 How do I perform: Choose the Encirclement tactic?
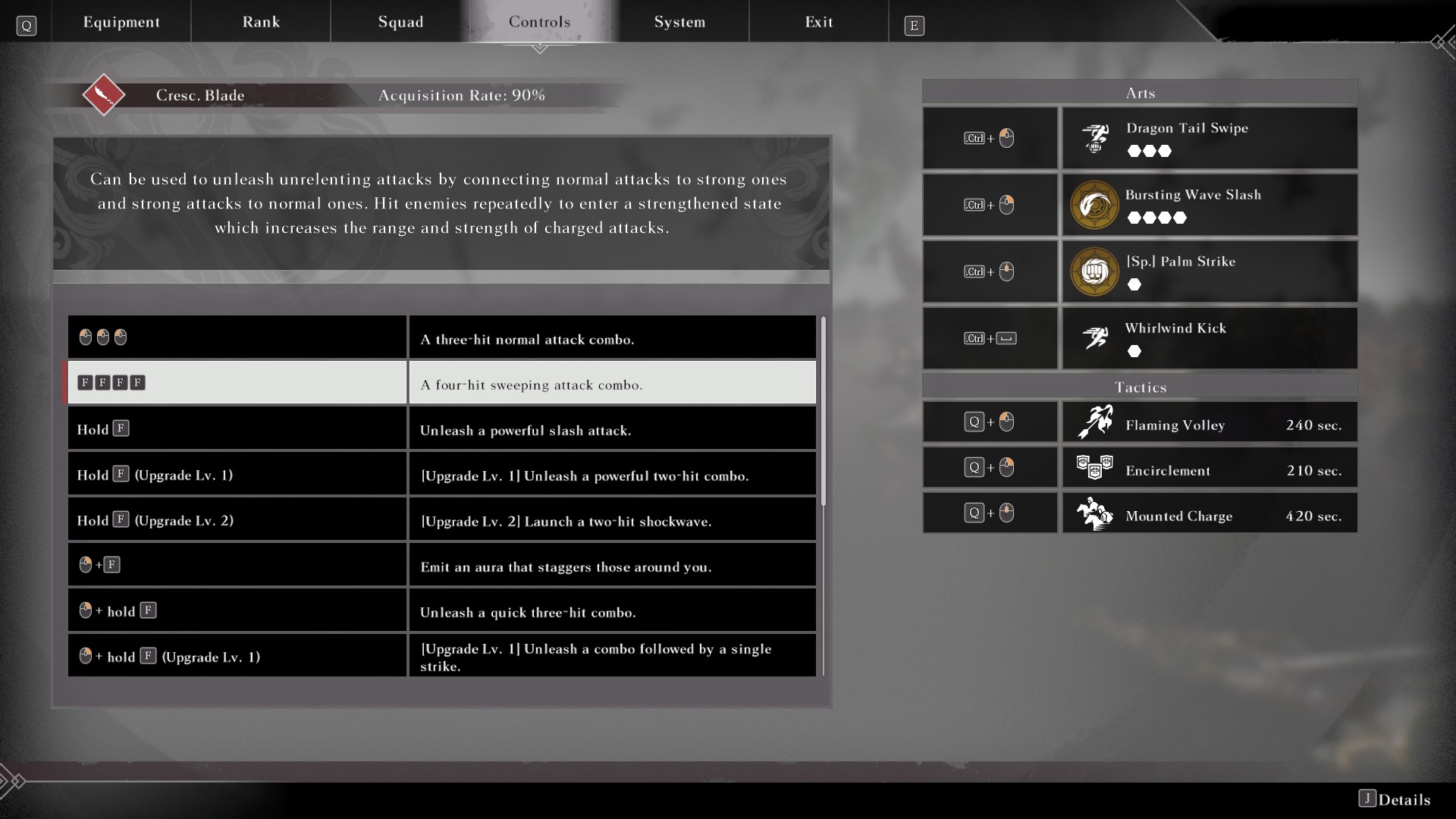click(x=1209, y=468)
